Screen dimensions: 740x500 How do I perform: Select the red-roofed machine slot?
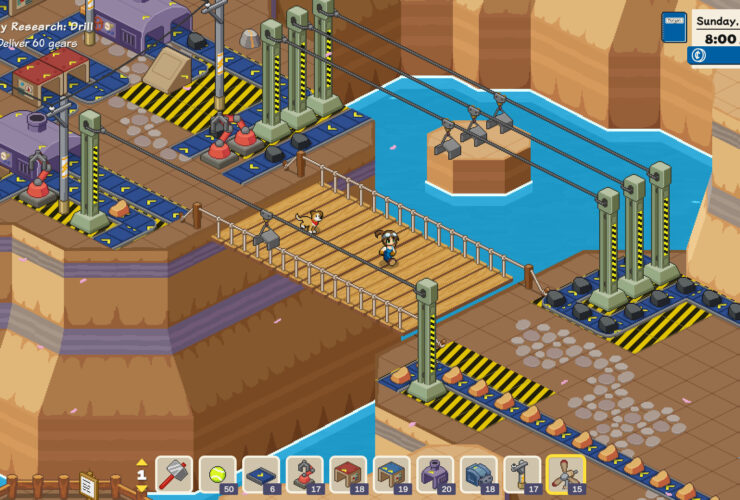347,473
